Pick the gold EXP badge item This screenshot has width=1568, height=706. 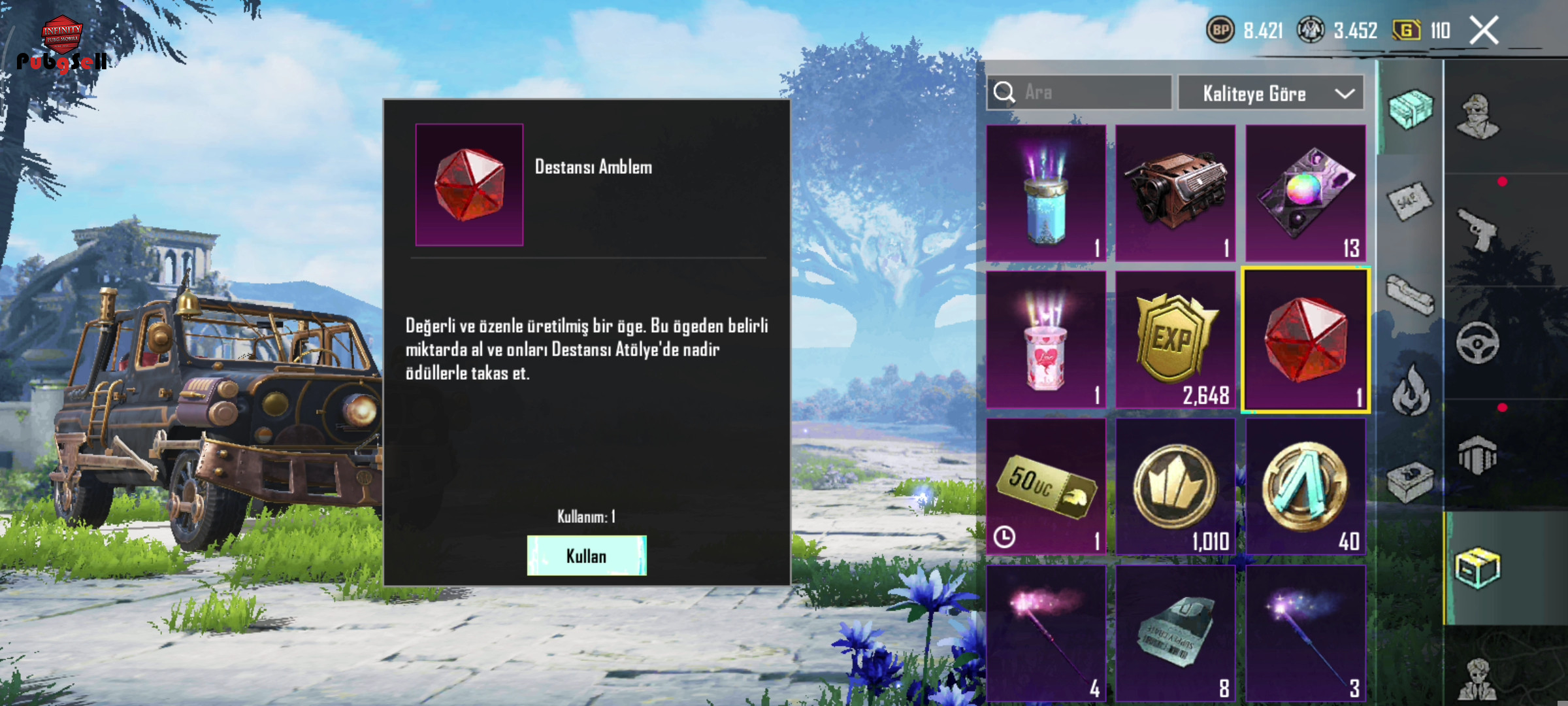coord(1175,341)
